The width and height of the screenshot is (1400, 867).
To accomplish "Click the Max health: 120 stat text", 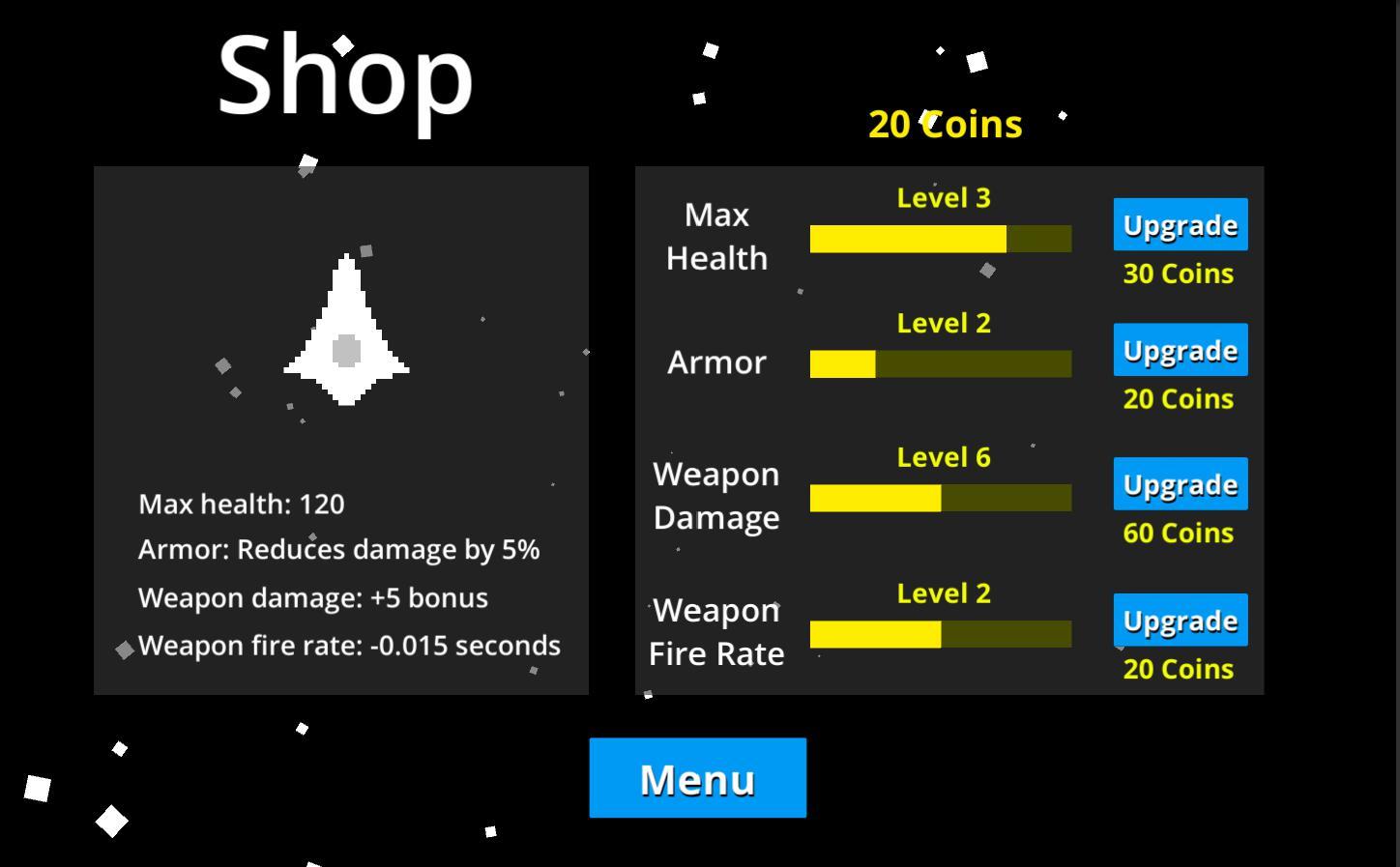I will [242, 504].
